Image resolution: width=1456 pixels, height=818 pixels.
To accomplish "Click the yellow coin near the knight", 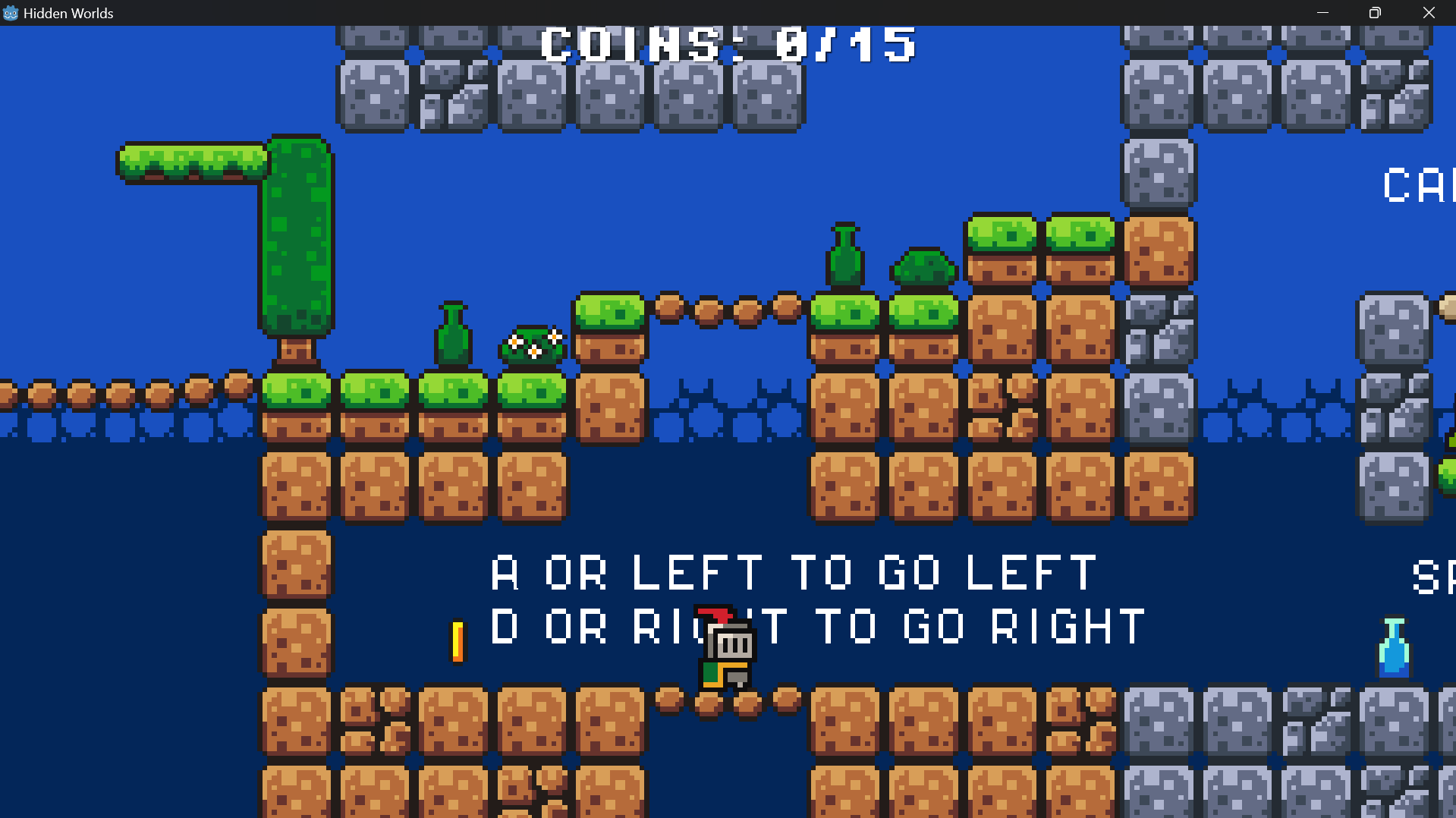I will pos(458,643).
